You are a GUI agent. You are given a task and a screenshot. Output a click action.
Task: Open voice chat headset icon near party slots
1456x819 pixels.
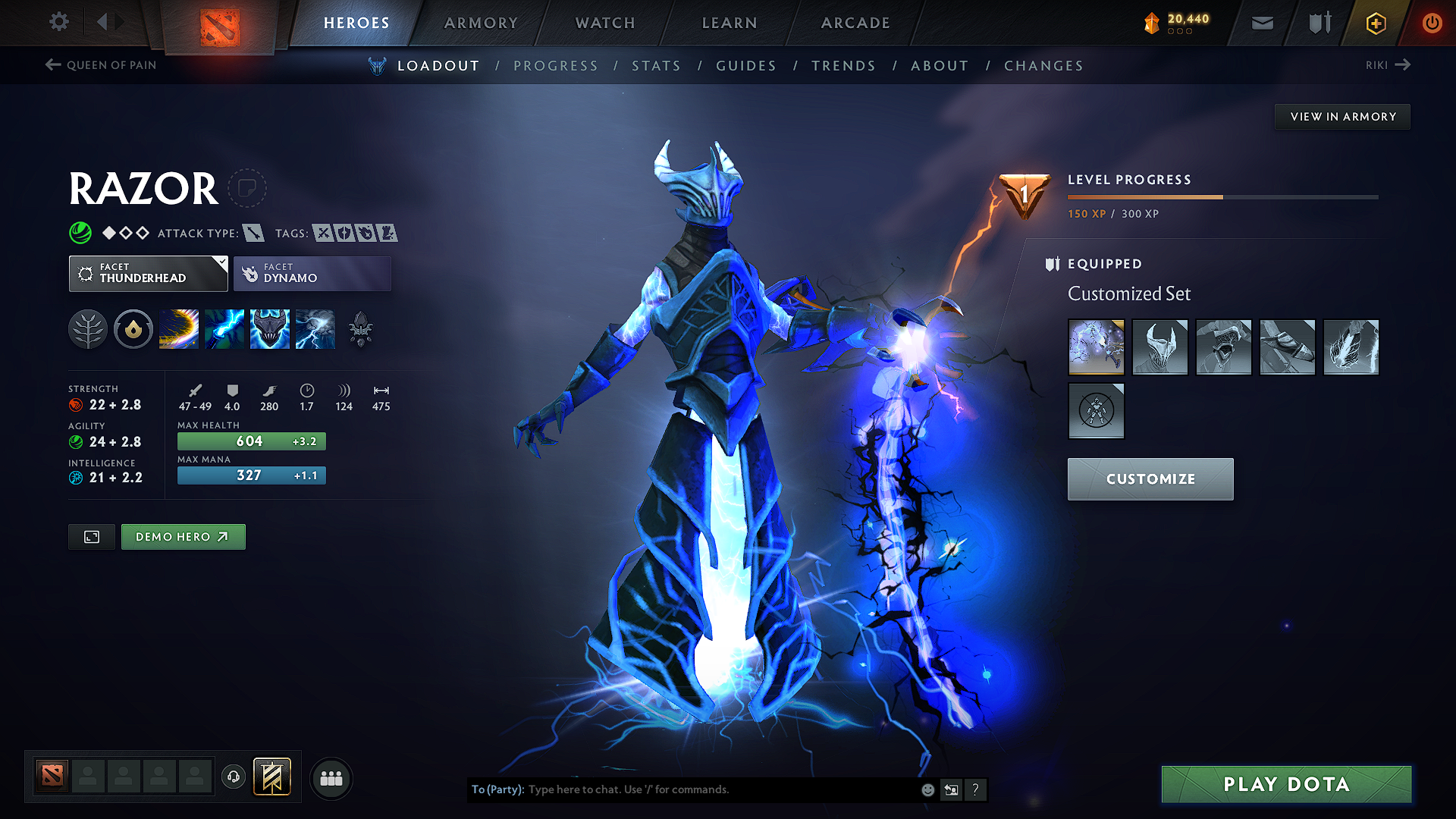click(x=234, y=777)
